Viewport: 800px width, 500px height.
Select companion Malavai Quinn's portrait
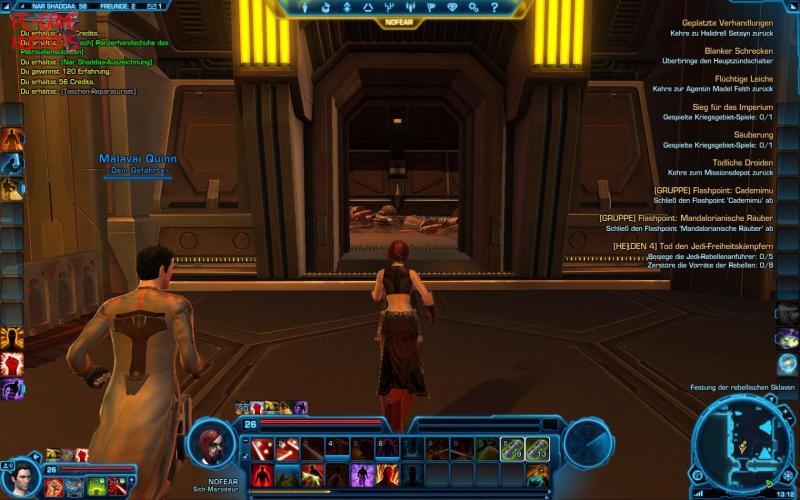click(20, 476)
